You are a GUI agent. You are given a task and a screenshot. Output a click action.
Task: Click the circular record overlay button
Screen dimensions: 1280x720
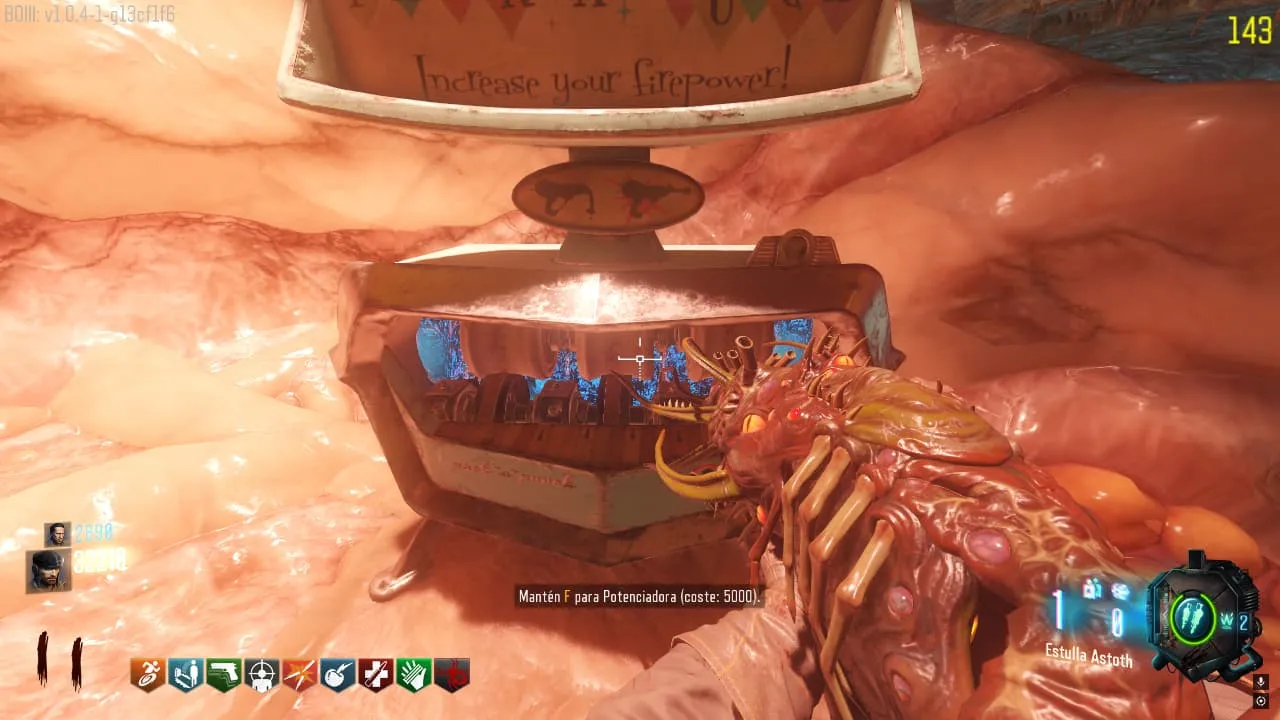(1261, 701)
